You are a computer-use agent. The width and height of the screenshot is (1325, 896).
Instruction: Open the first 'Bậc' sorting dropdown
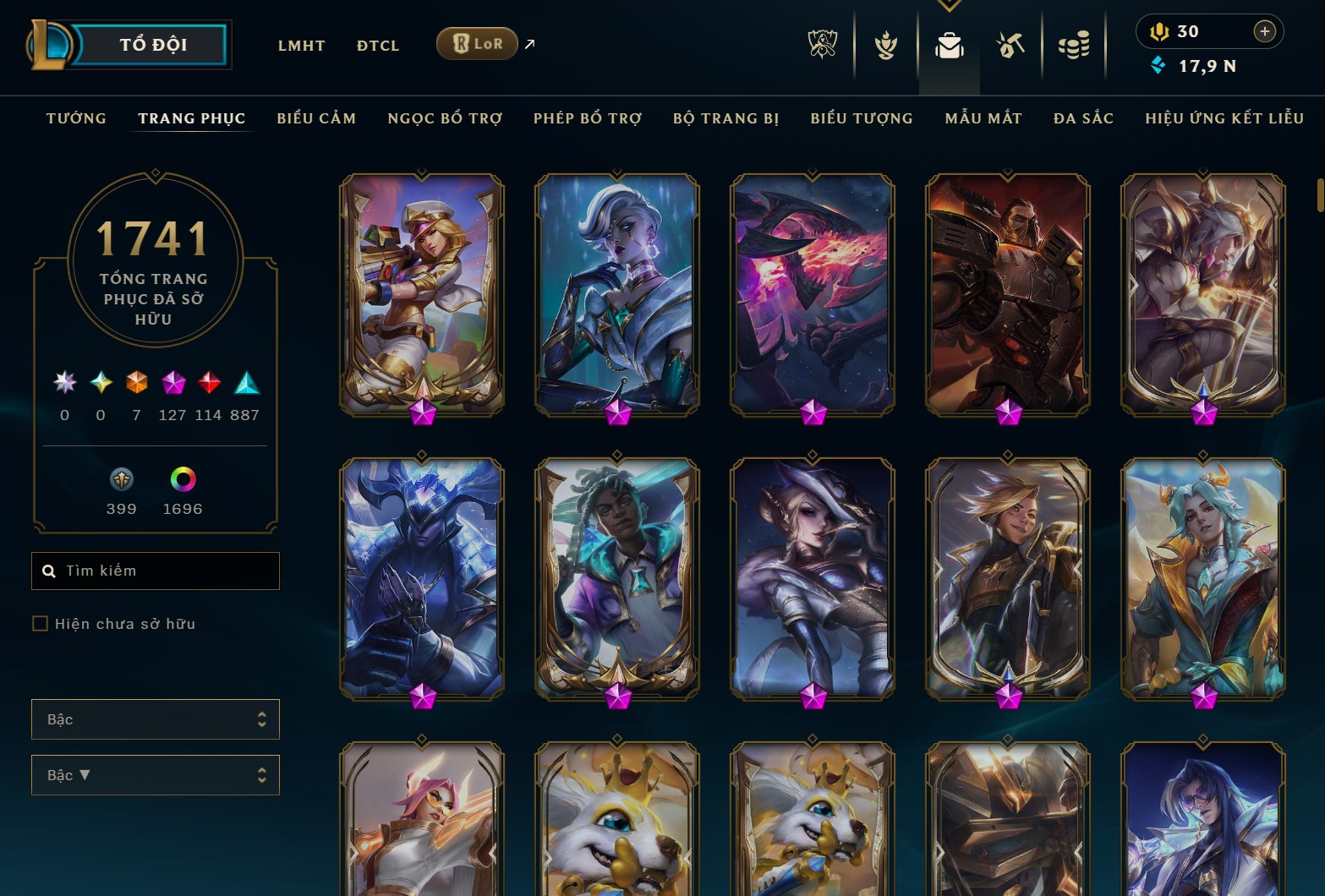(156, 719)
